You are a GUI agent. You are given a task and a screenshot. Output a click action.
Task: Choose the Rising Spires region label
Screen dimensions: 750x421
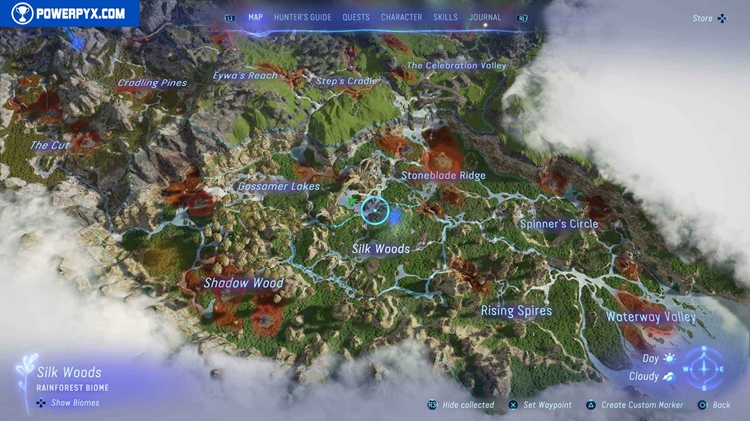(516, 311)
